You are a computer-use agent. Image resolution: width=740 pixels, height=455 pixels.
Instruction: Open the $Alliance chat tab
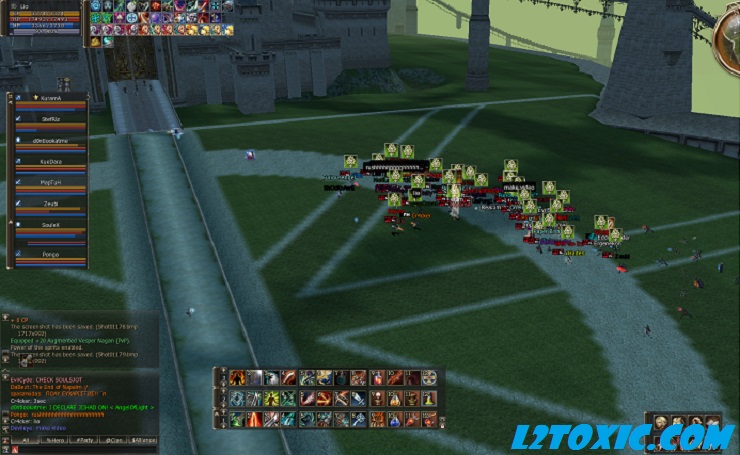click(143, 439)
